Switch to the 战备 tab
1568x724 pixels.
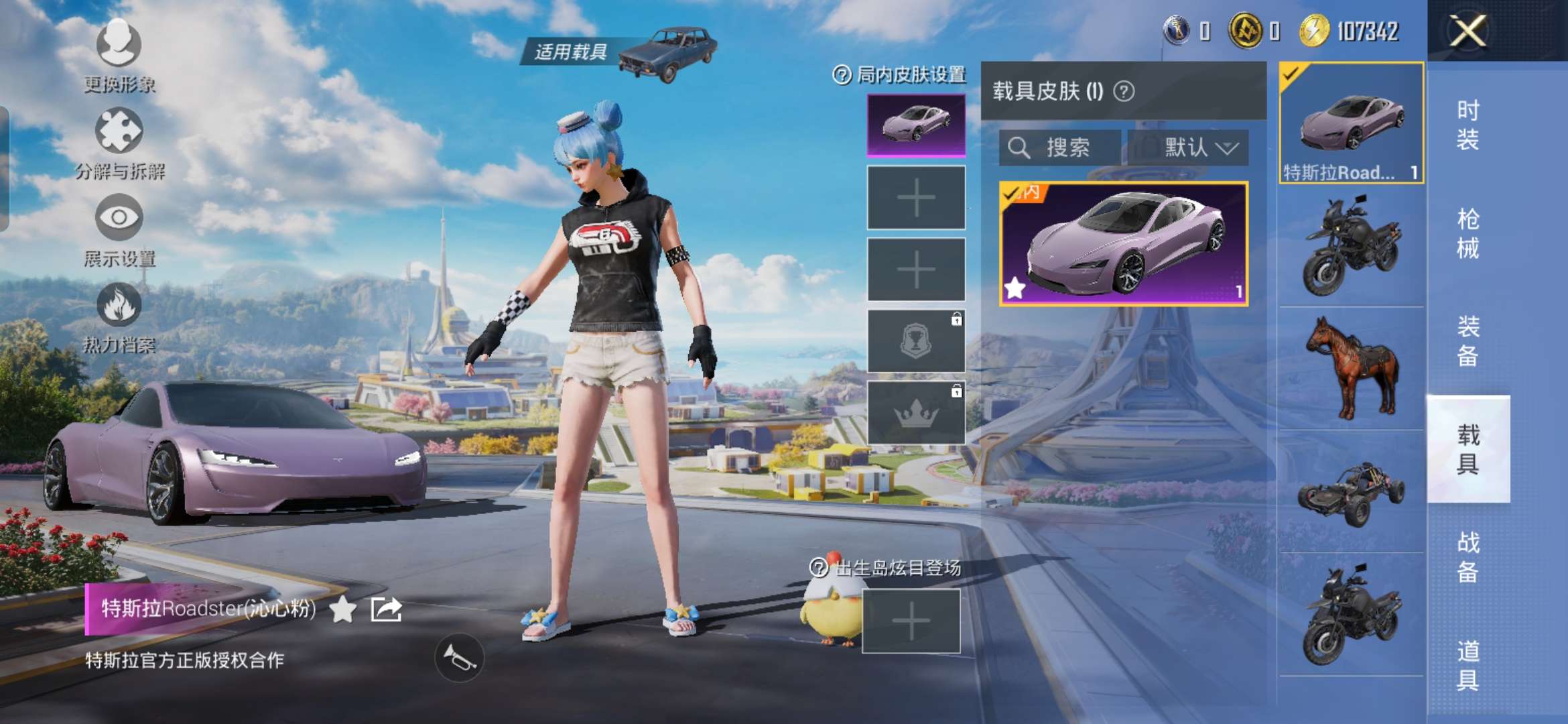(1467, 557)
